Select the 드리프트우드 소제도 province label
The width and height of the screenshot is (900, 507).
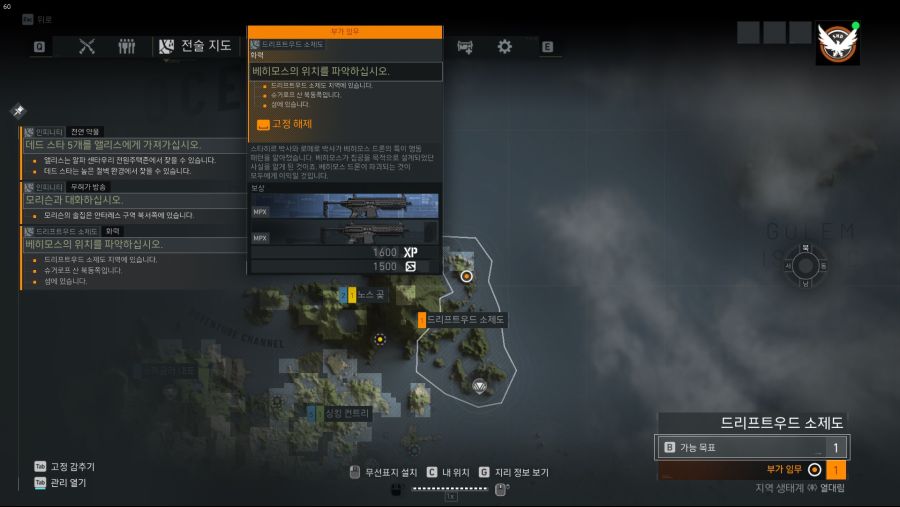click(x=462, y=320)
